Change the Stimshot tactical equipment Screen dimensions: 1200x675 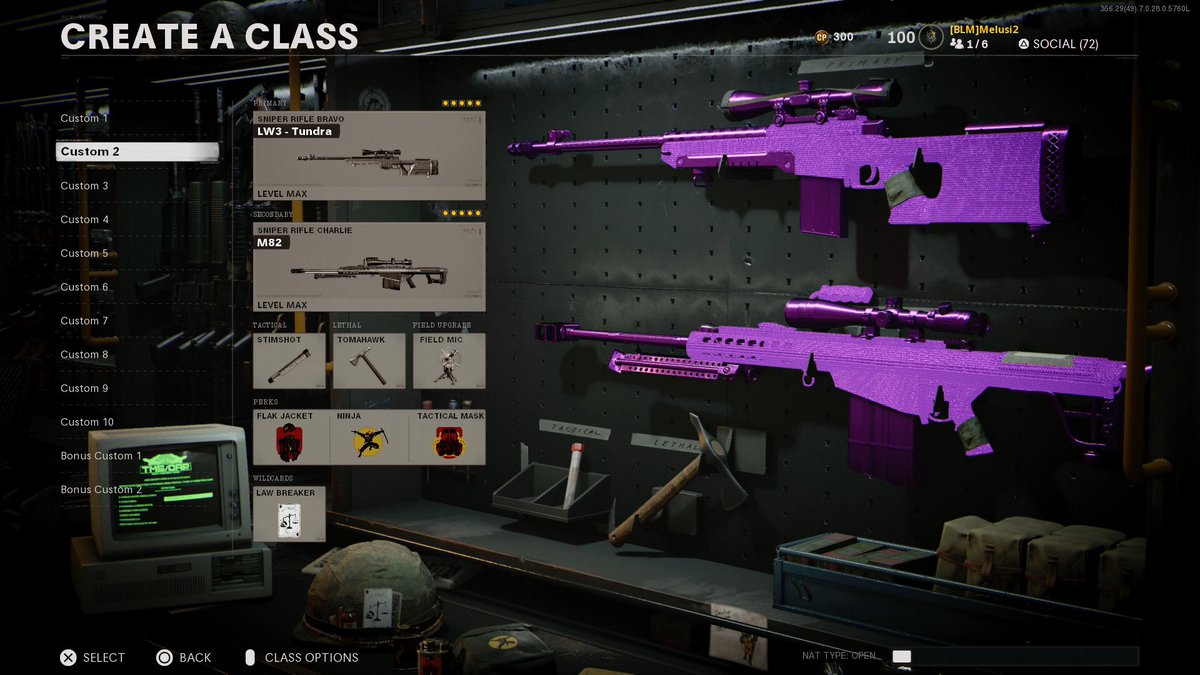290,360
